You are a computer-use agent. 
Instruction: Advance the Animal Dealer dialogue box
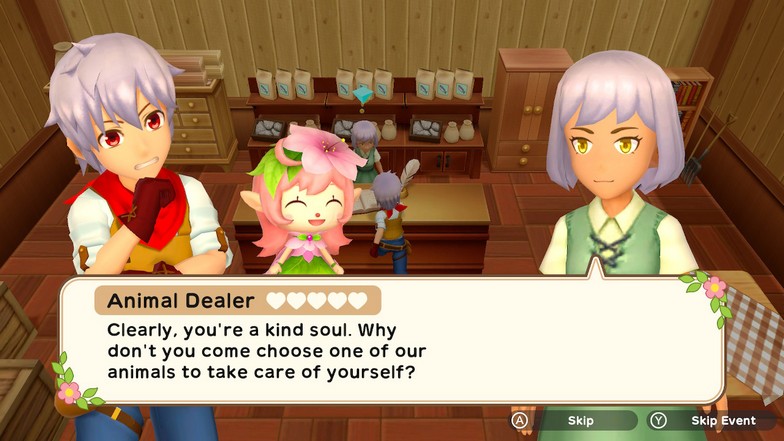[x=390, y=343]
